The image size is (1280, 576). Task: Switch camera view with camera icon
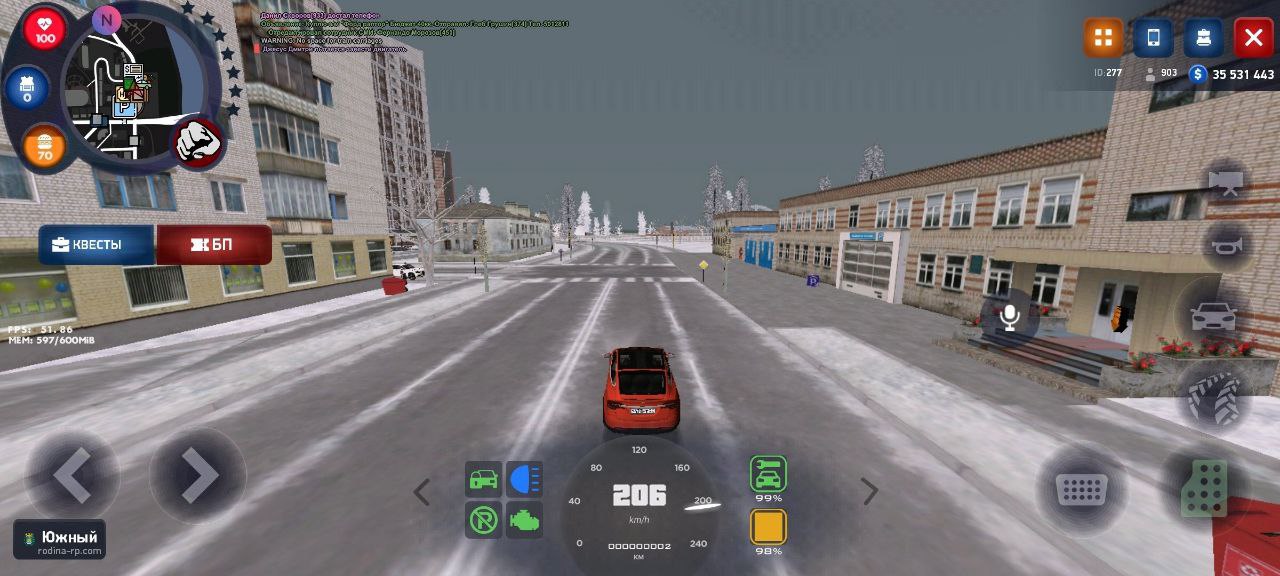(x=1226, y=182)
